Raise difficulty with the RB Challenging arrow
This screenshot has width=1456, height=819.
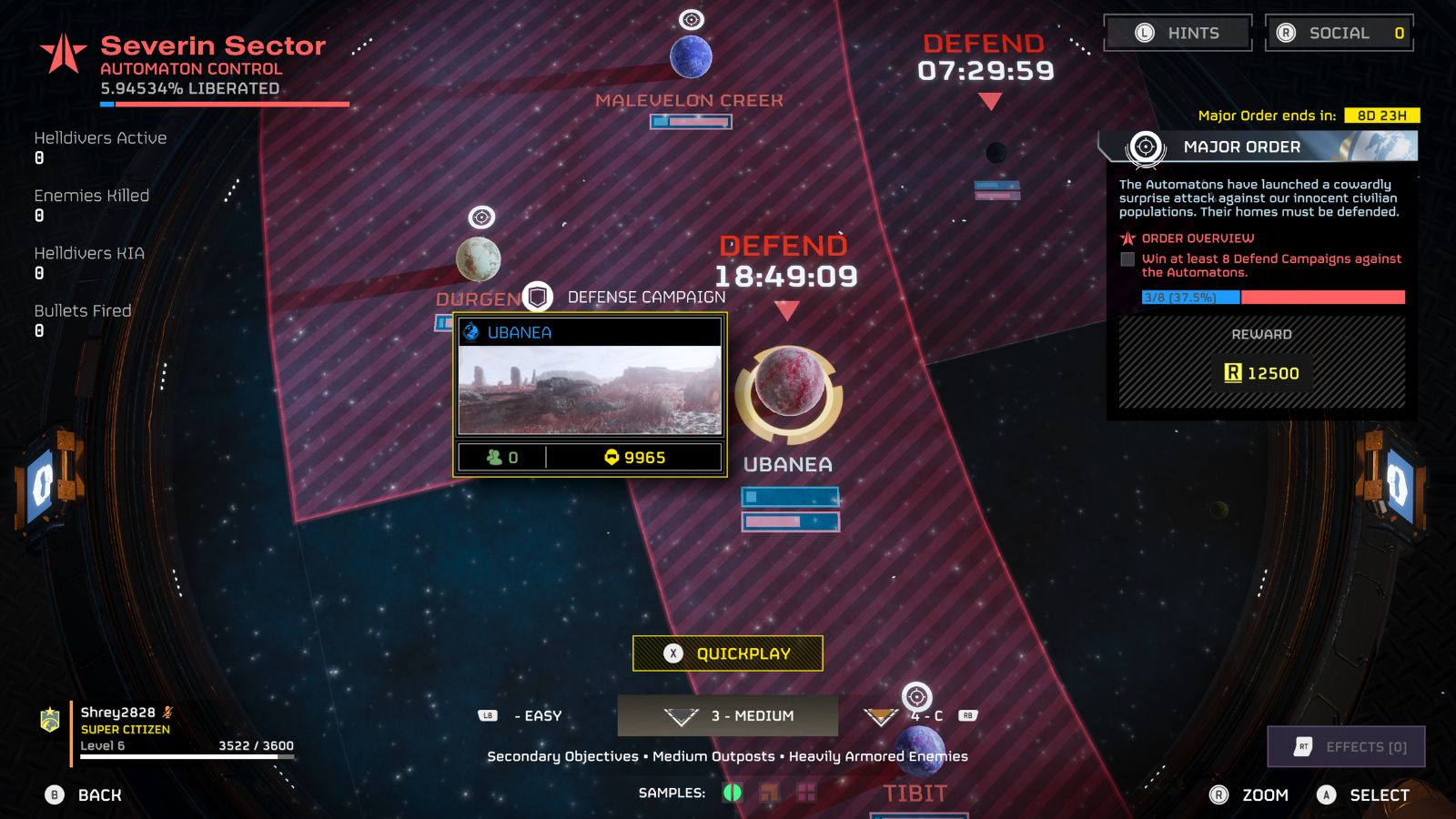pyautogui.click(x=880, y=716)
